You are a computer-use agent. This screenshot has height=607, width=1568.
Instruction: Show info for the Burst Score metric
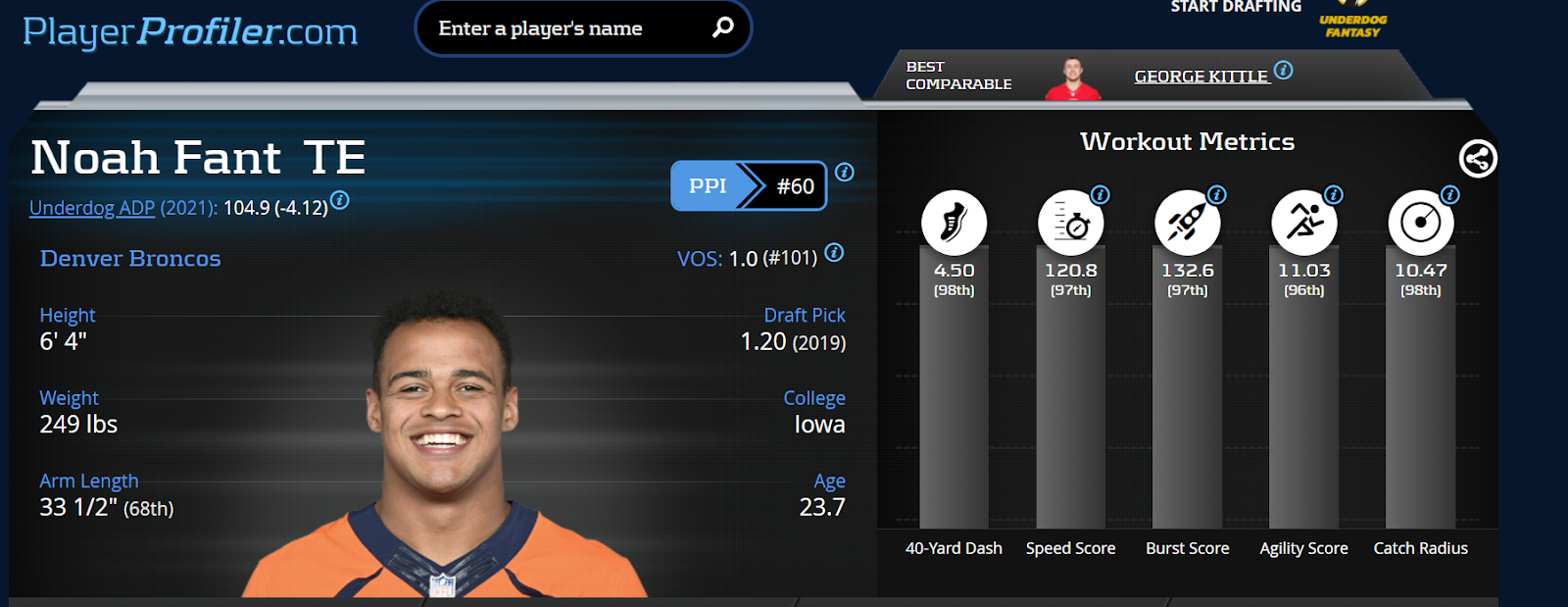1217,195
